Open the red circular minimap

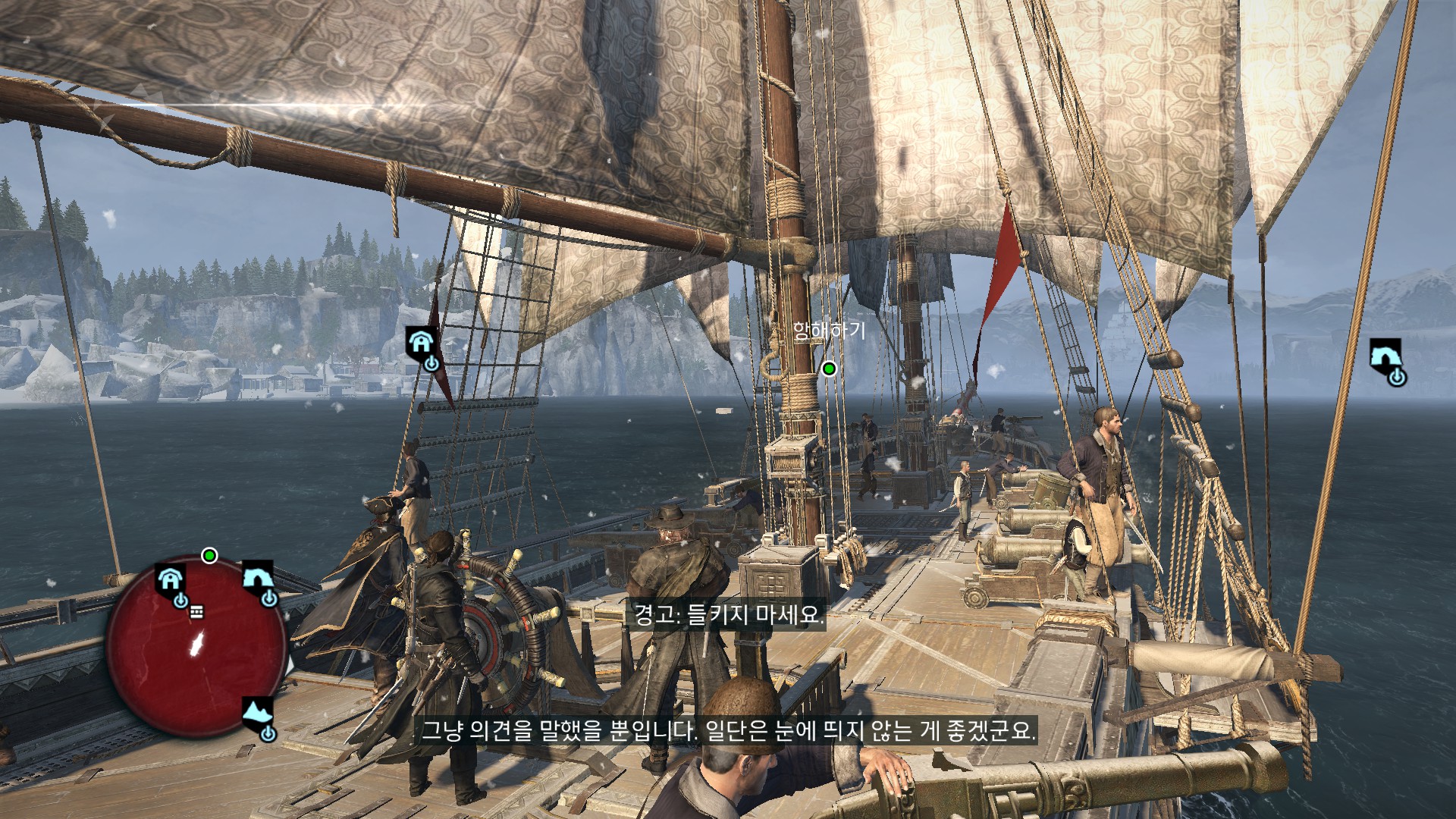196,648
